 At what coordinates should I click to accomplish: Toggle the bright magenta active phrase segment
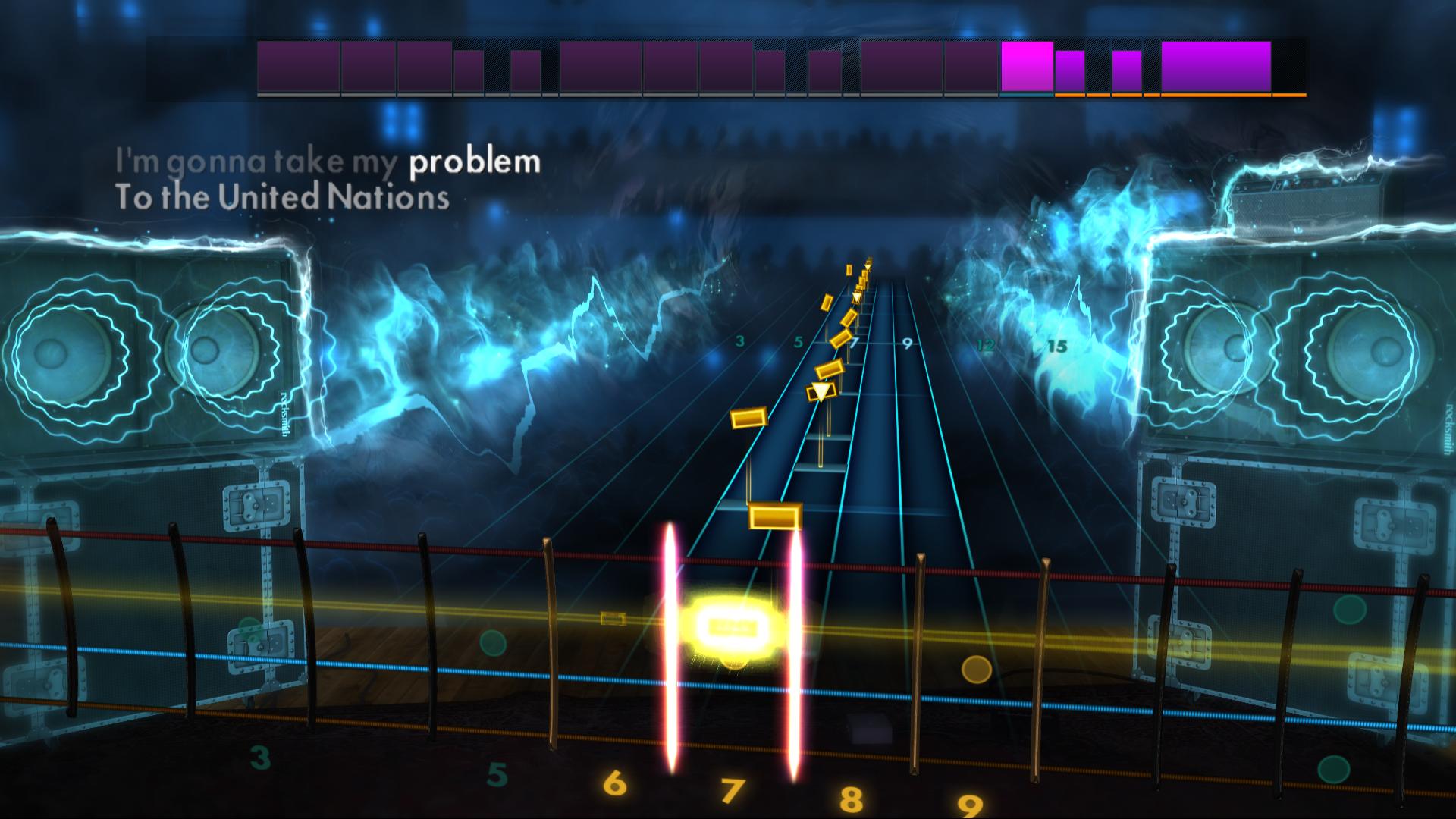pos(1026,68)
